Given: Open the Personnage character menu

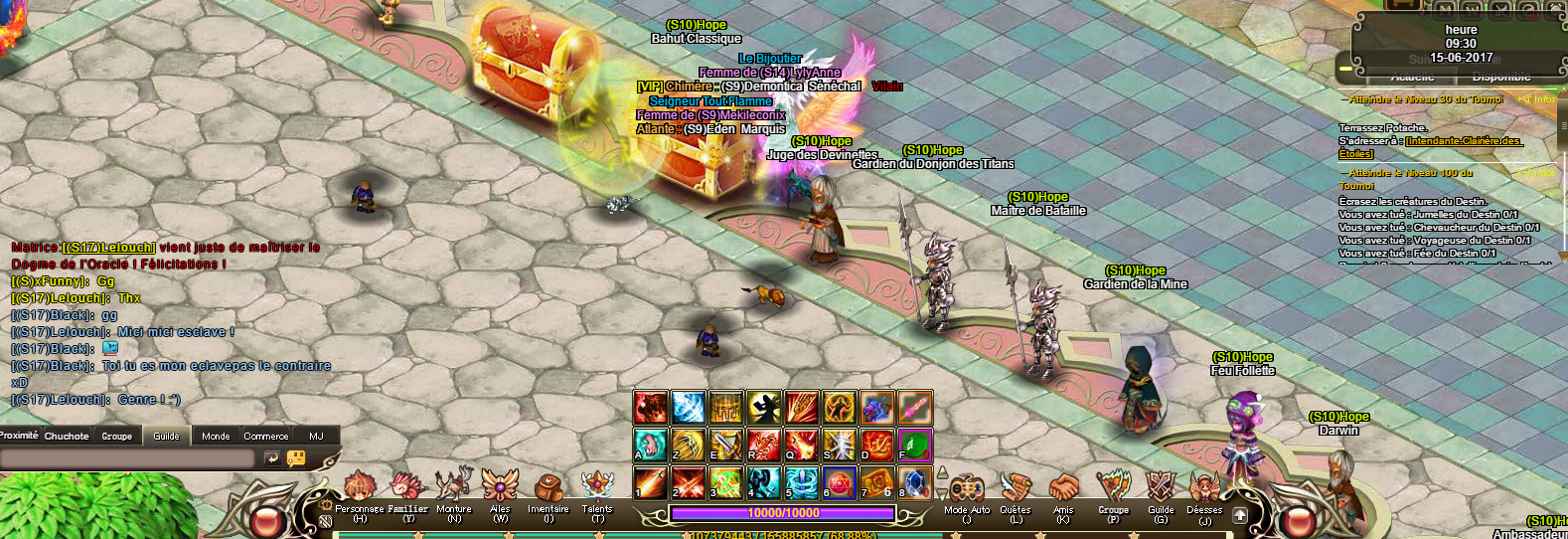Looking at the screenshot, I should [x=359, y=489].
